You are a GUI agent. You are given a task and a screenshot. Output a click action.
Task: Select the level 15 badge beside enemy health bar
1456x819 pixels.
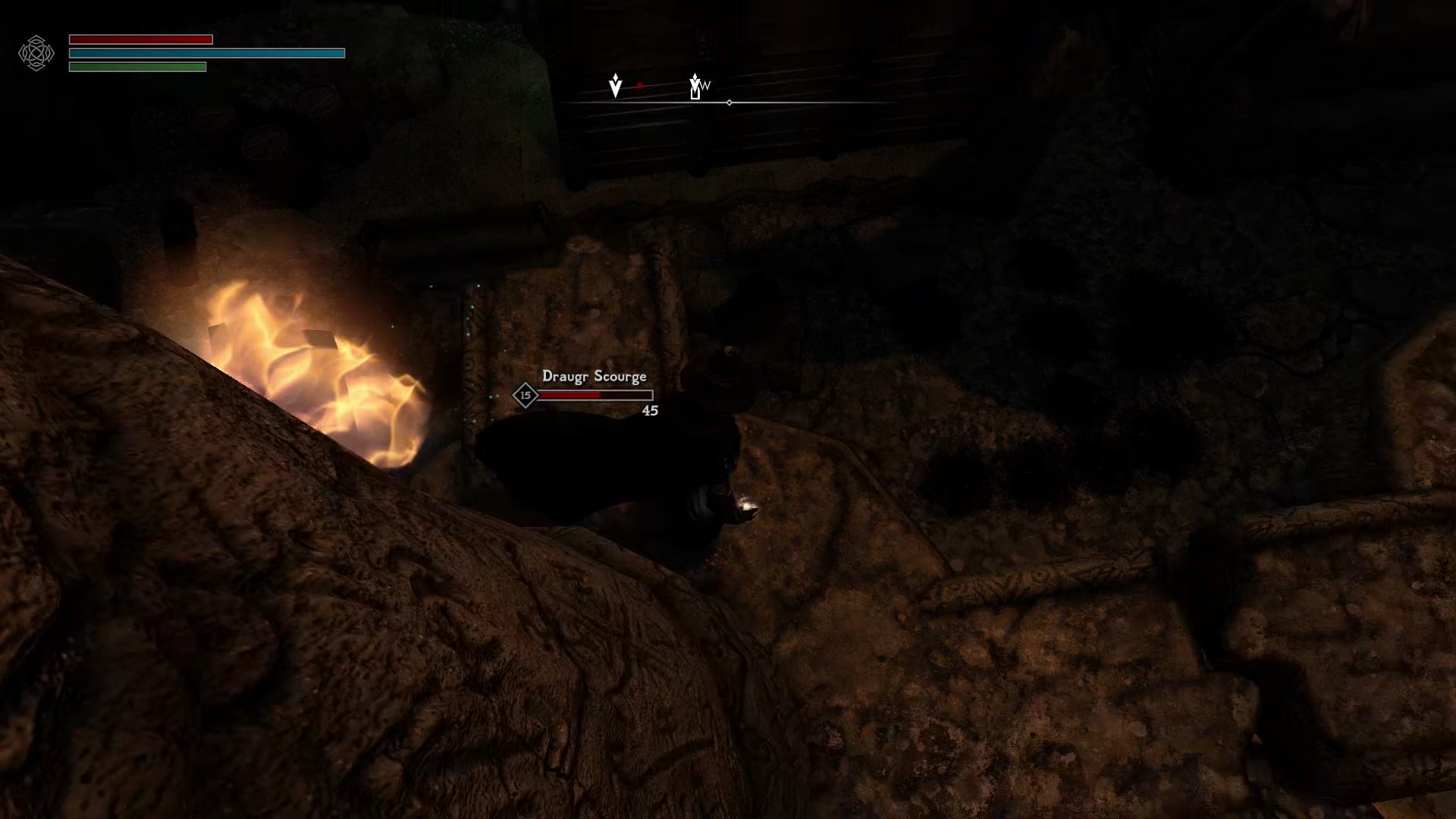coord(525,395)
